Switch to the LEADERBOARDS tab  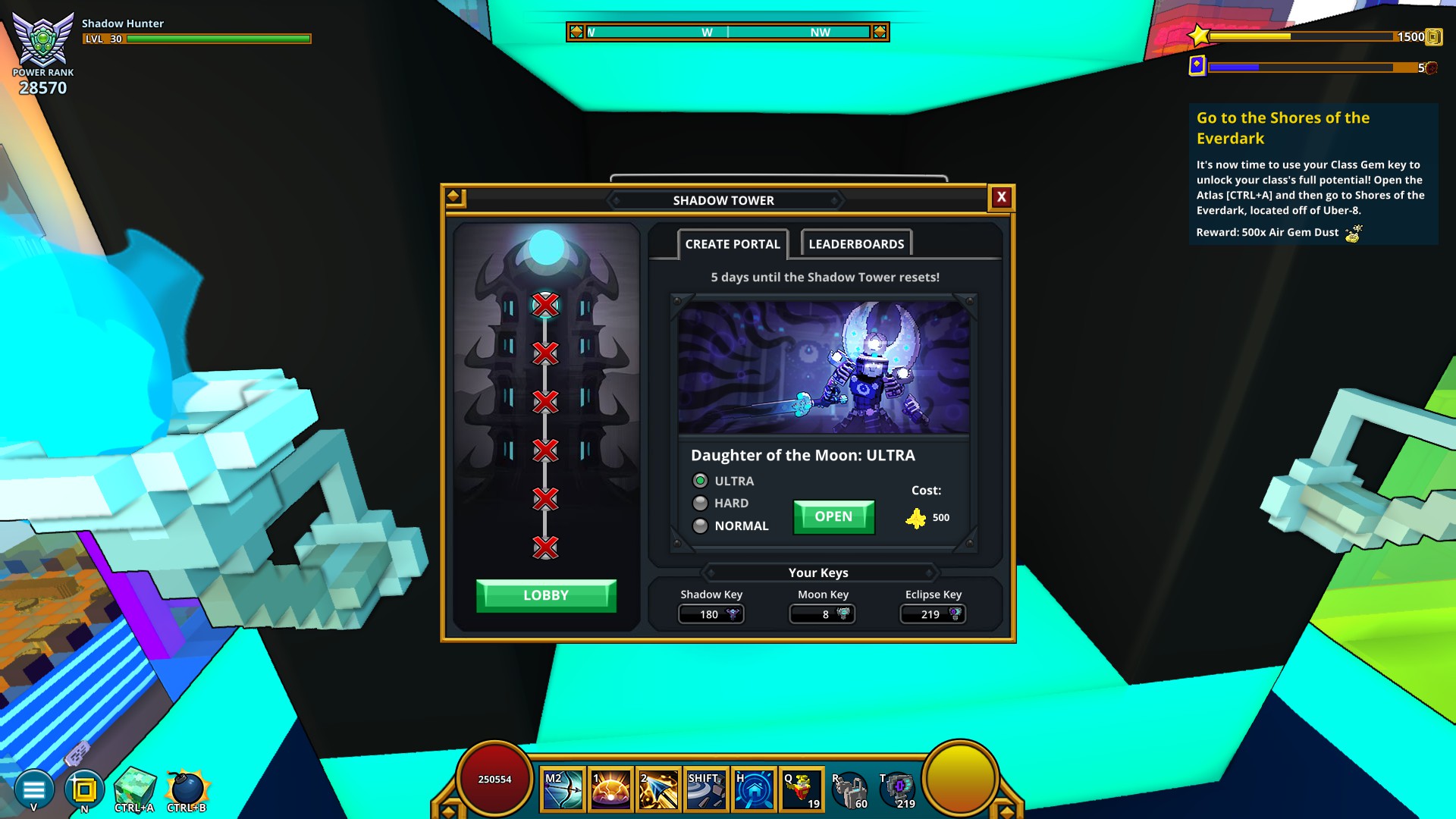(x=855, y=243)
